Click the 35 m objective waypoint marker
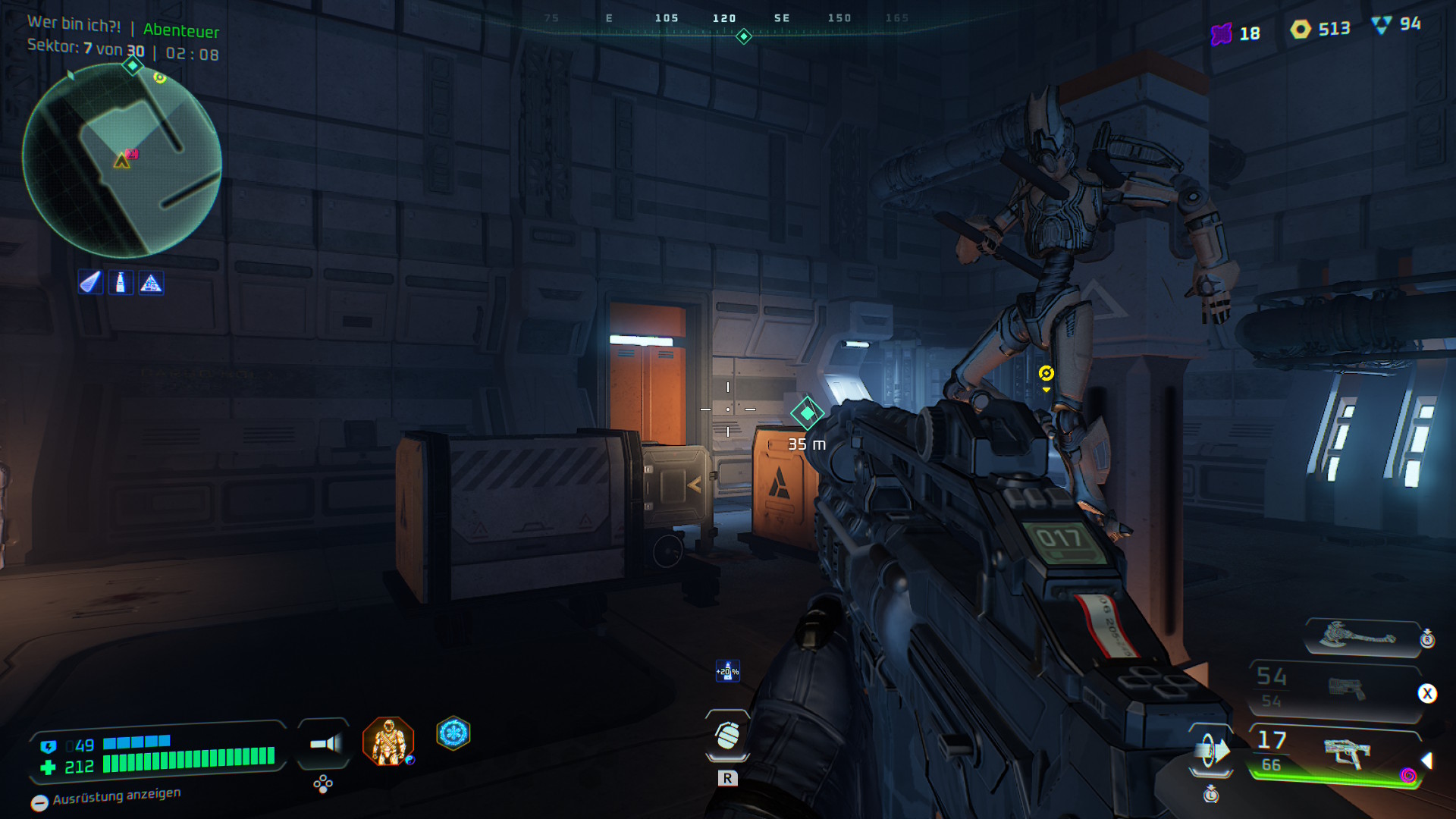The height and width of the screenshot is (819, 1456). (807, 413)
